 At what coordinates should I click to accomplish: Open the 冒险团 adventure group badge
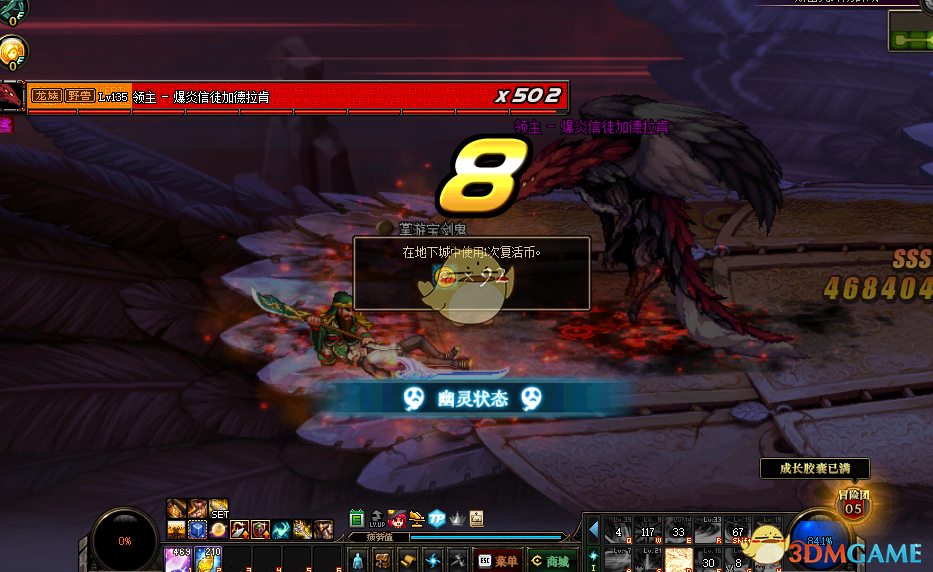852,503
